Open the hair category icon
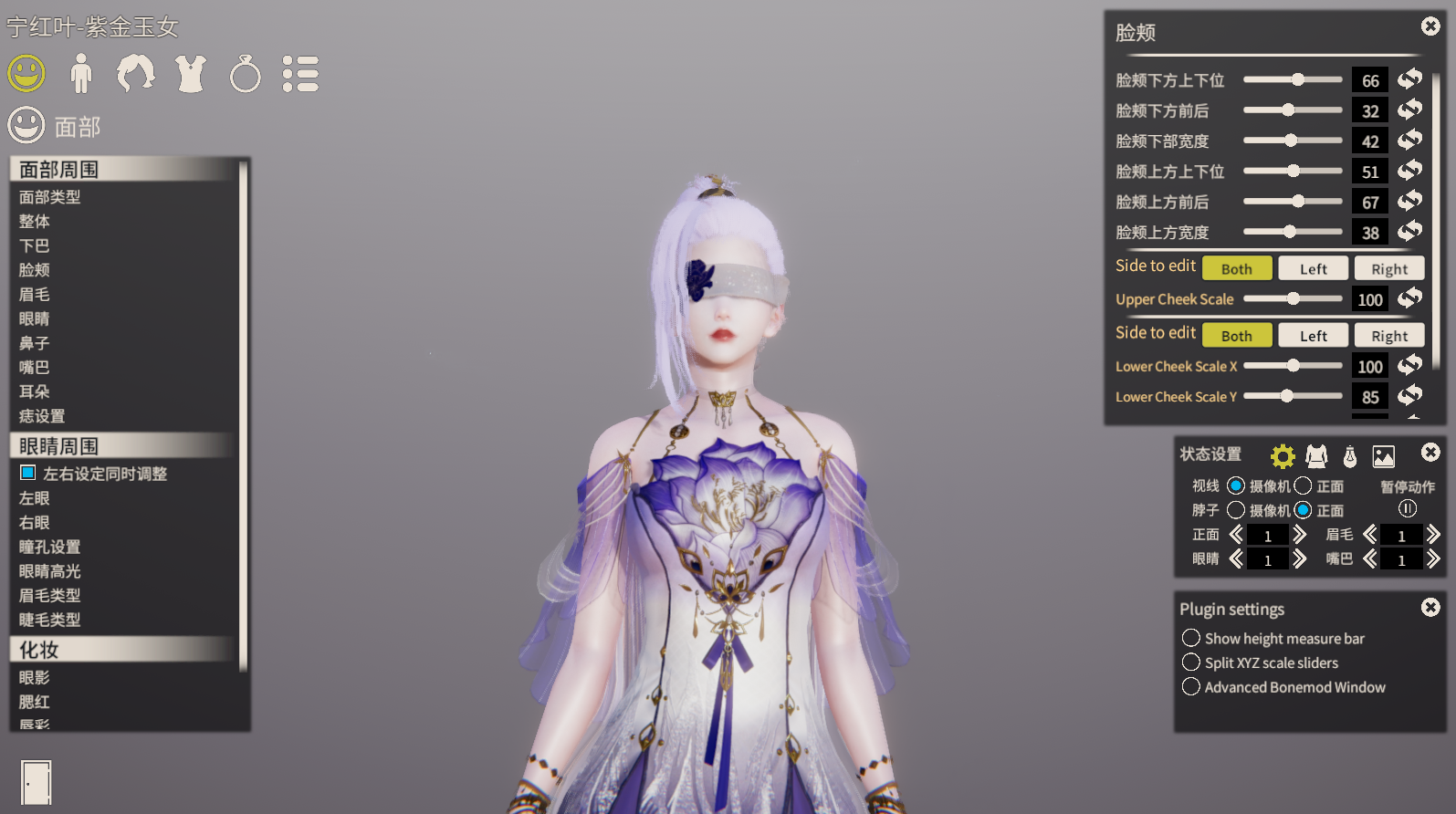This screenshot has width=1456, height=814. pos(135,74)
